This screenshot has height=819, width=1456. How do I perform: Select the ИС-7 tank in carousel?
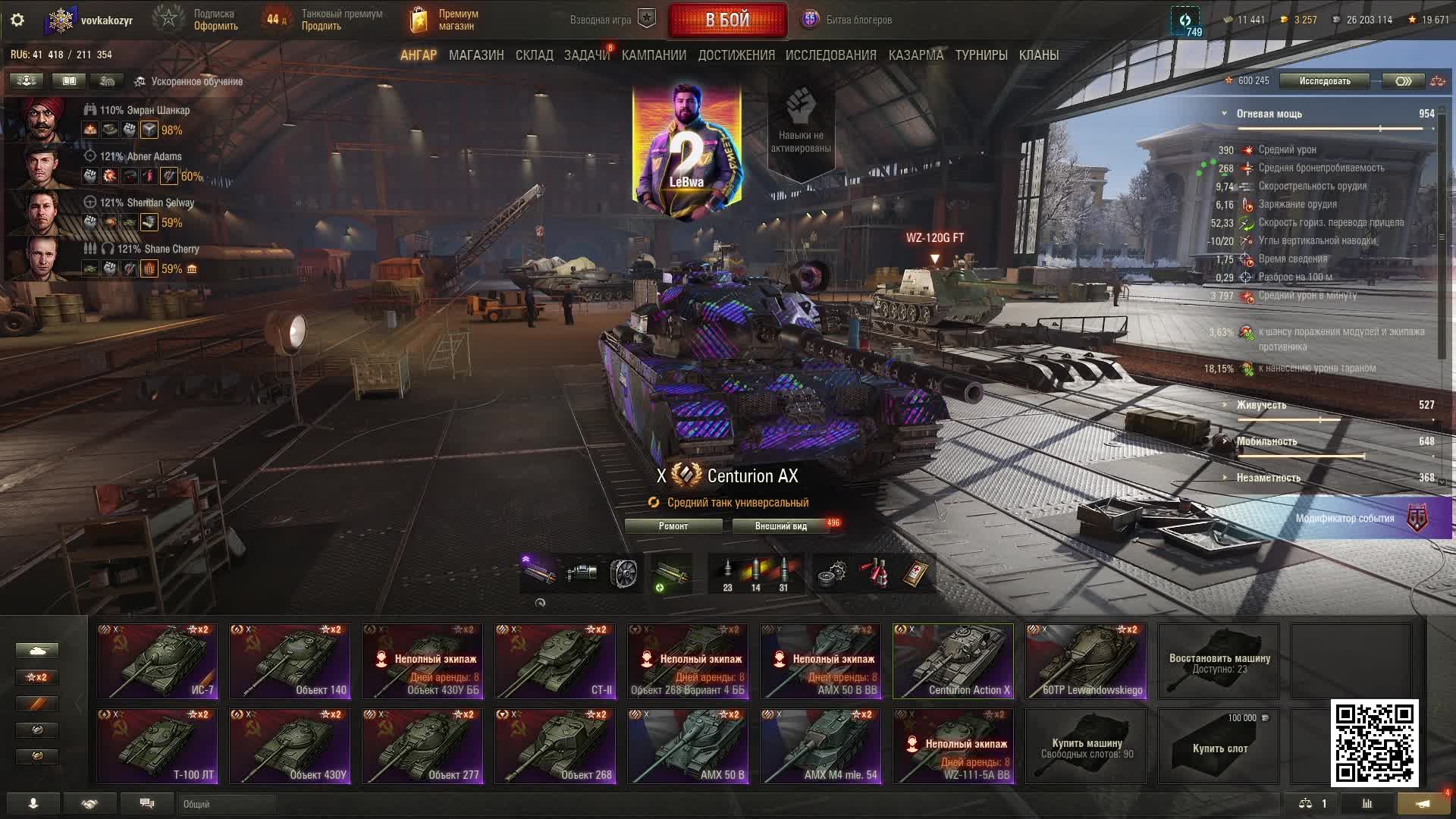[x=157, y=661]
